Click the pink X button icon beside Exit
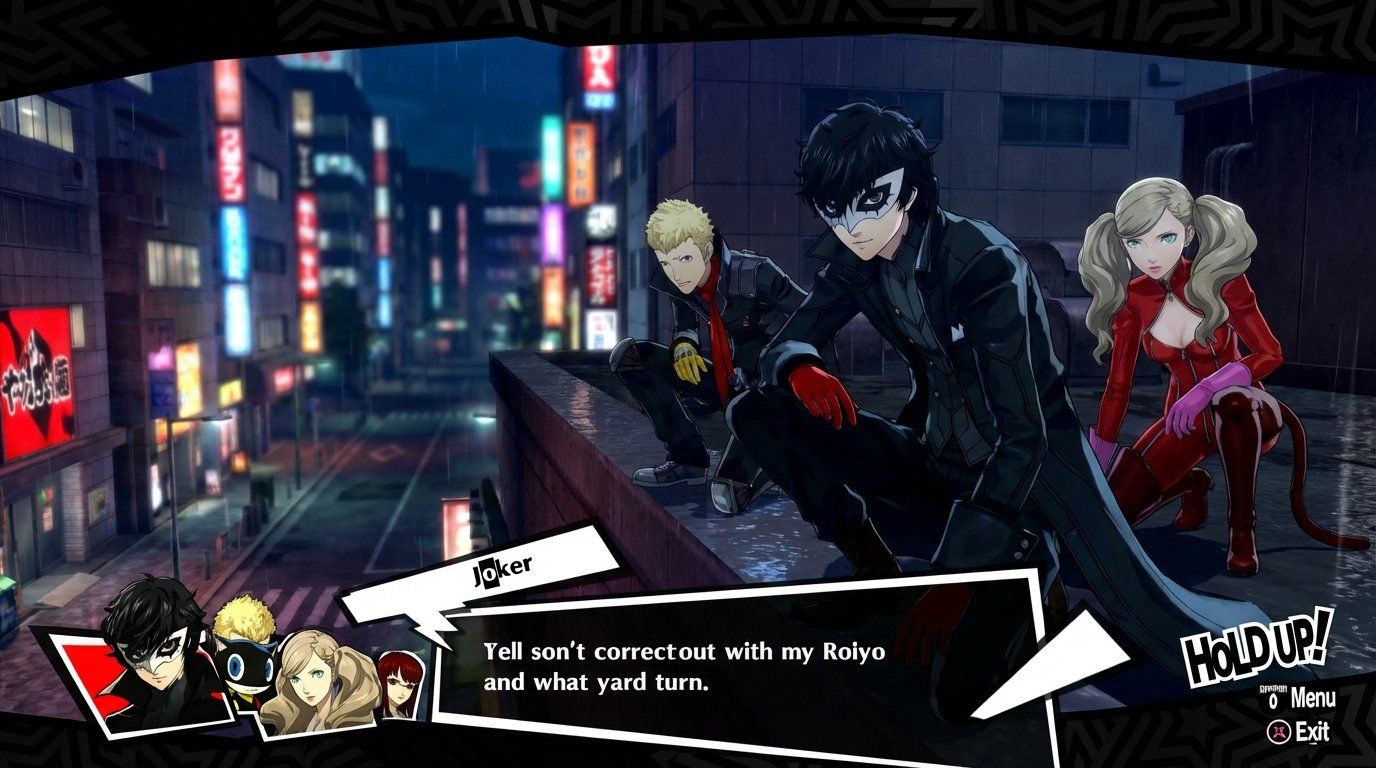This screenshot has width=1376, height=768. [x=1279, y=731]
